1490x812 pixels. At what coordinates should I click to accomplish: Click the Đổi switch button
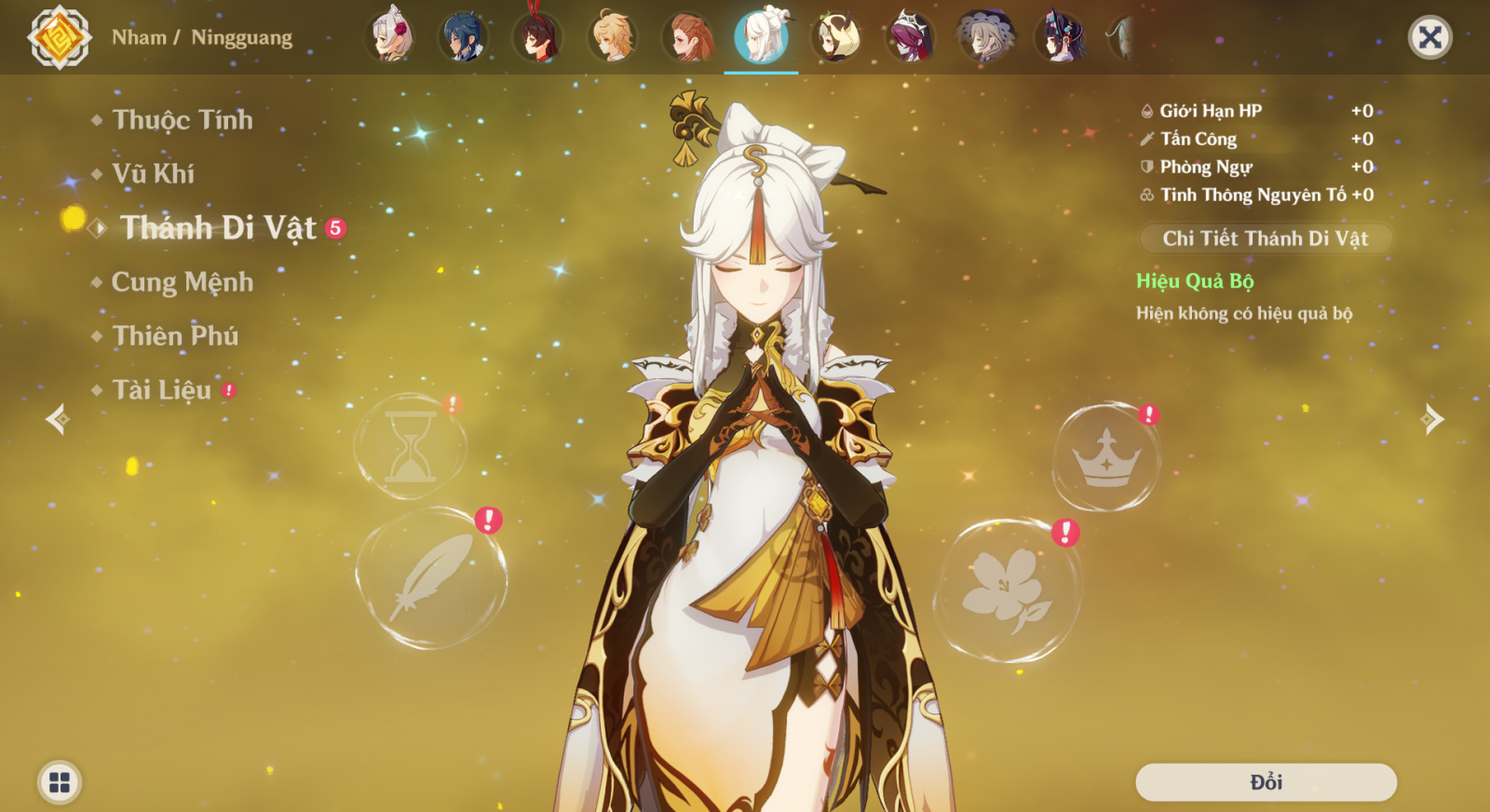1266,782
